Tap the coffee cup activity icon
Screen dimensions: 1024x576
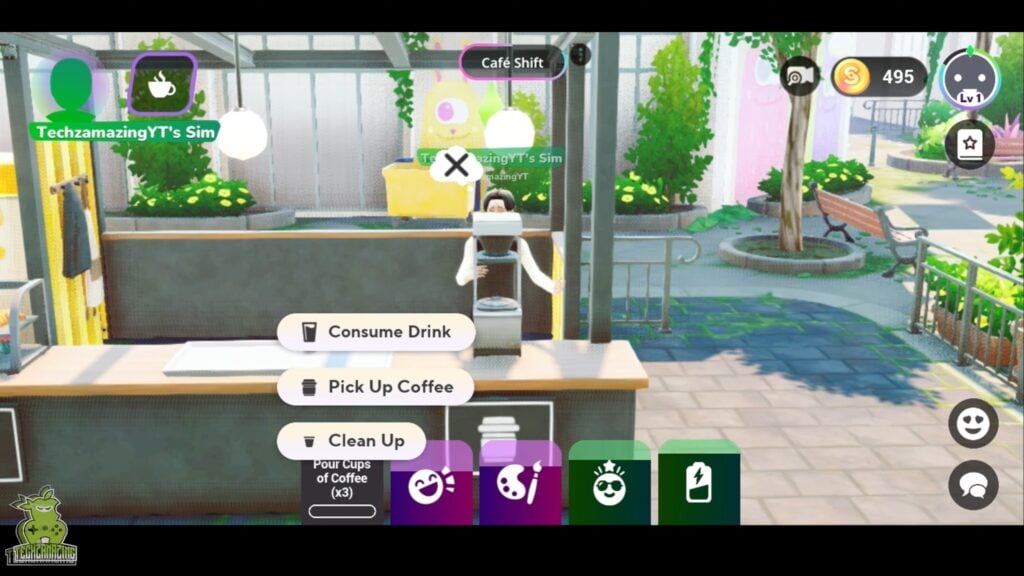click(x=162, y=85)
